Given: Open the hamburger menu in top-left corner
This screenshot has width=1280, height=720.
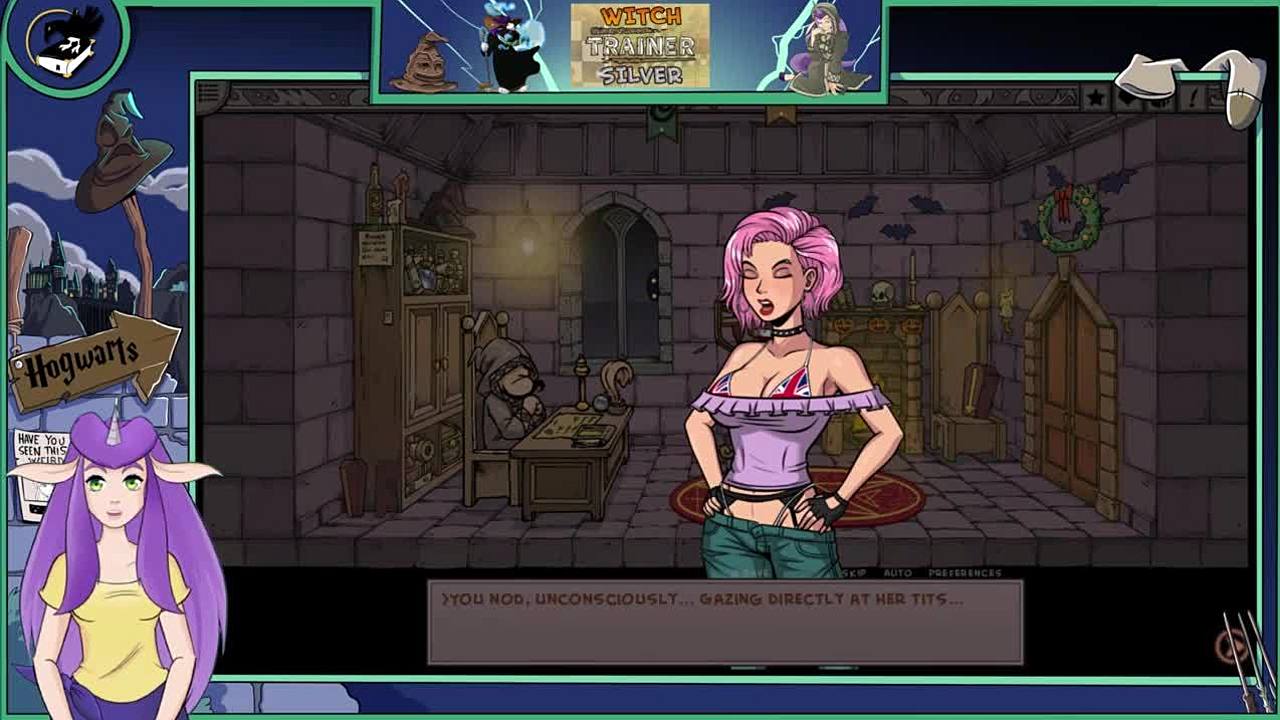Looking at the screenshot, I should click(210, 95).
